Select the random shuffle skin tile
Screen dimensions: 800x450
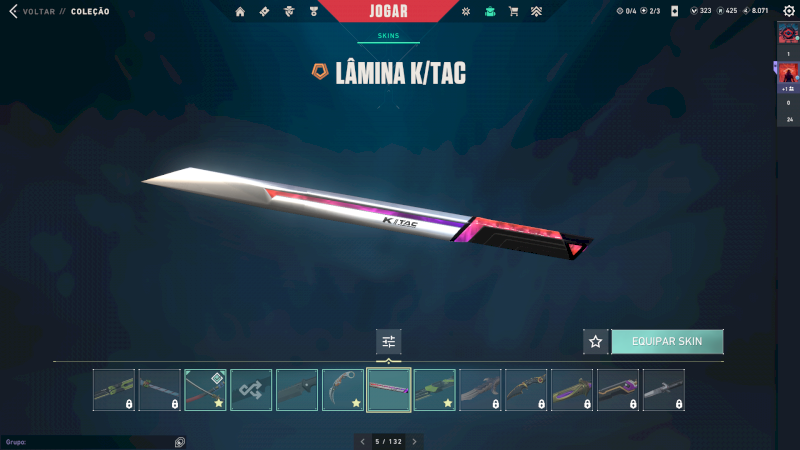[251, 390]
